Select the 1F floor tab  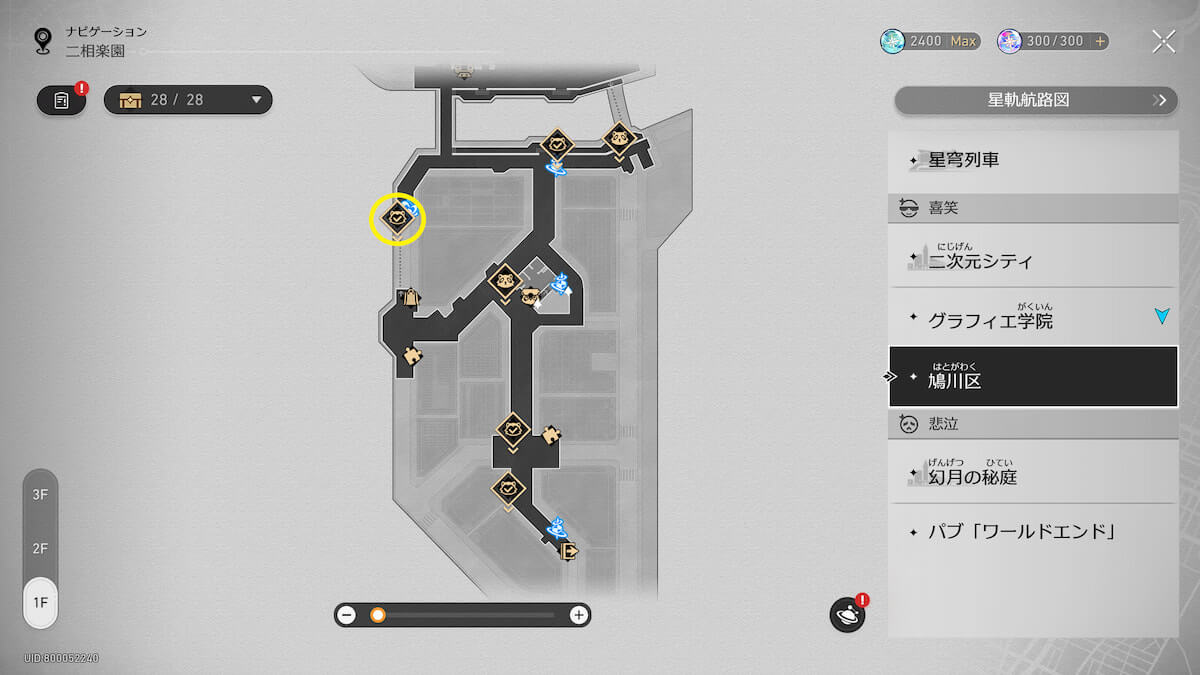click(x=41, y=602)
